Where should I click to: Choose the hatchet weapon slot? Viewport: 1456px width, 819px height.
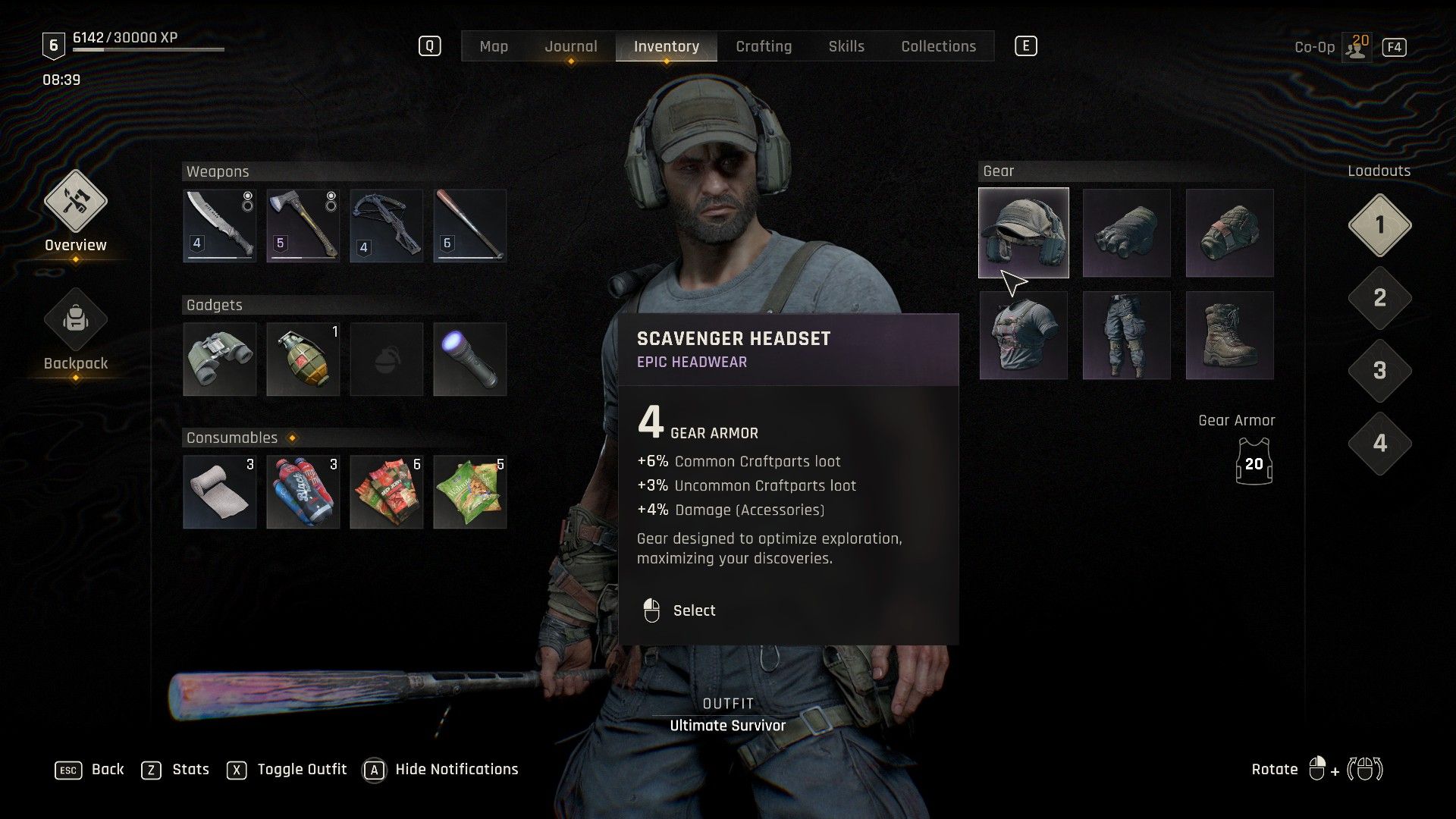click(x=303, y=225)
